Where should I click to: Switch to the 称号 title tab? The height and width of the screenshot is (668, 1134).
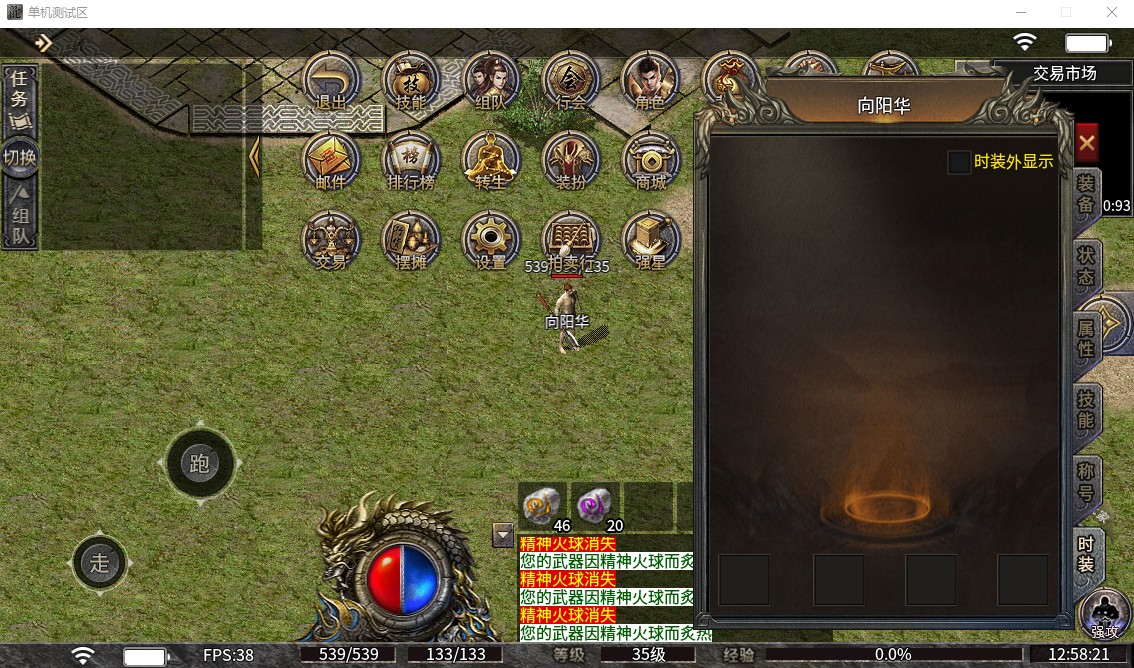[1086, 483]
